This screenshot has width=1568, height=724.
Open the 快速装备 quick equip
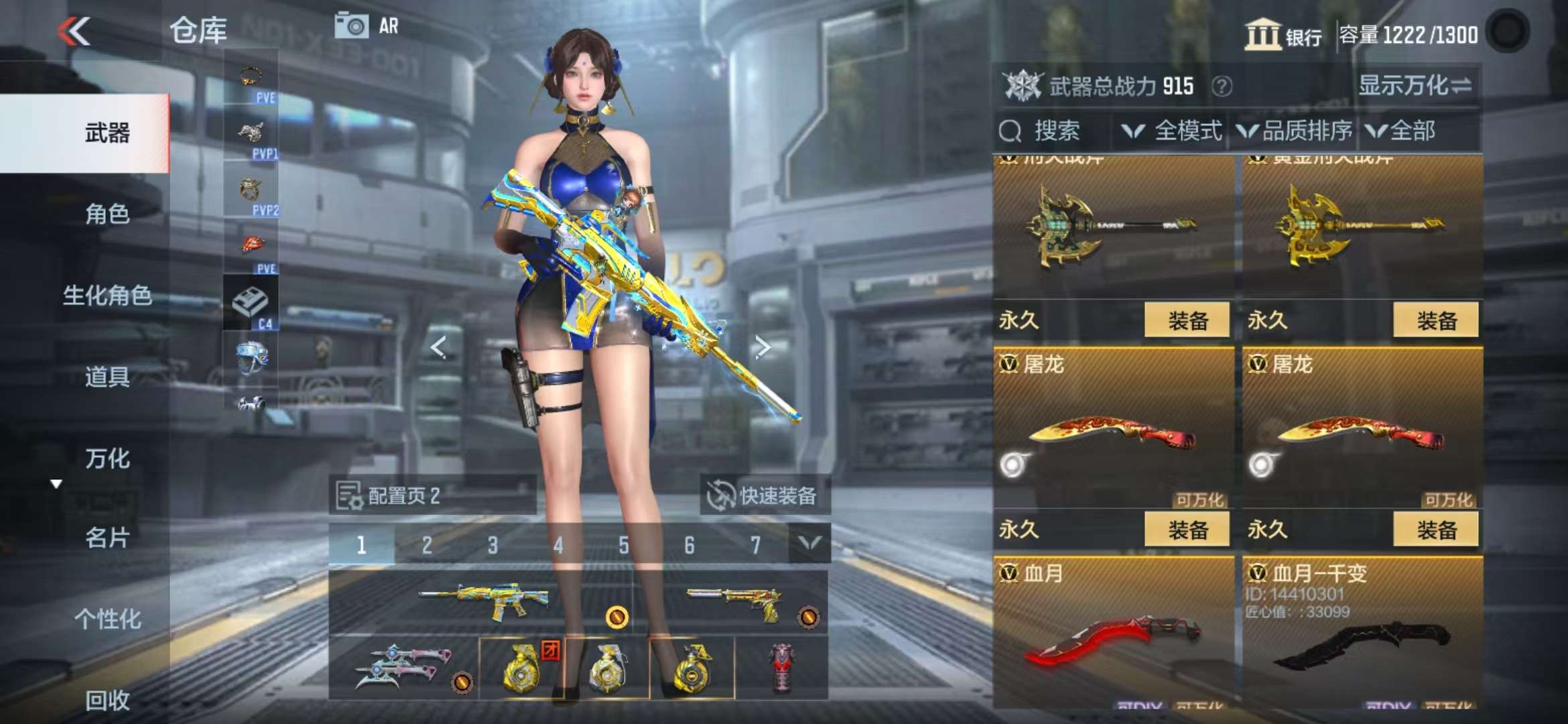pyautogui.click(x=764, y=496)
